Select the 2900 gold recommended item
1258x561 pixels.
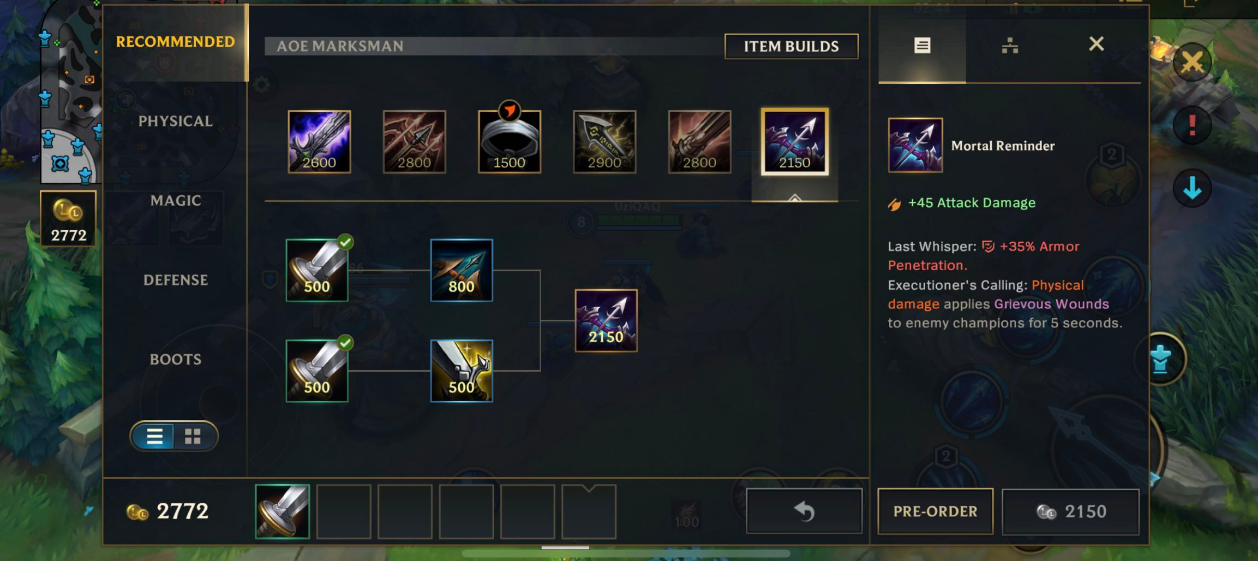tap(604, 142)
